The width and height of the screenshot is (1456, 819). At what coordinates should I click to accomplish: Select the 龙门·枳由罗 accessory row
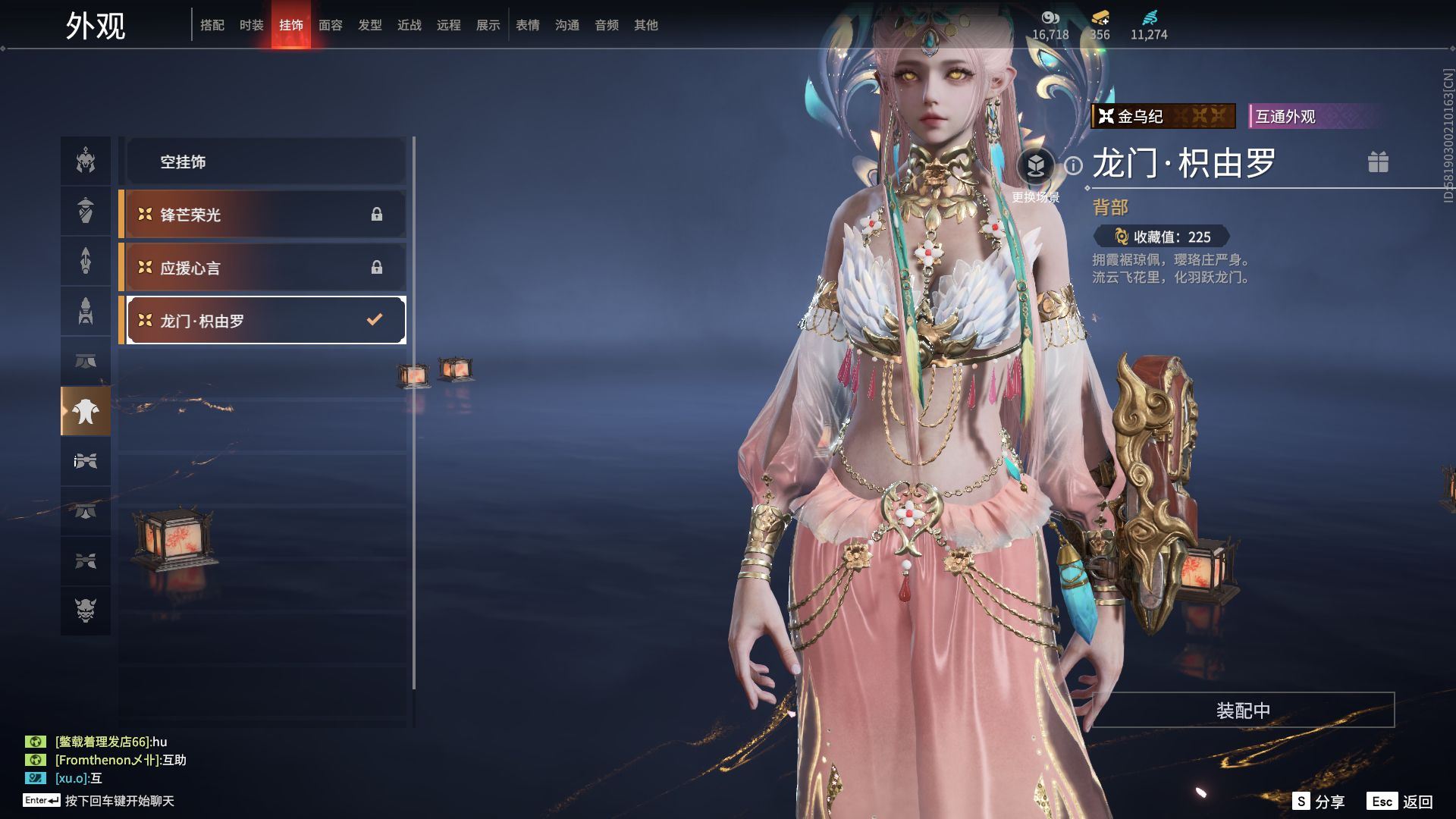click(265, 320)
